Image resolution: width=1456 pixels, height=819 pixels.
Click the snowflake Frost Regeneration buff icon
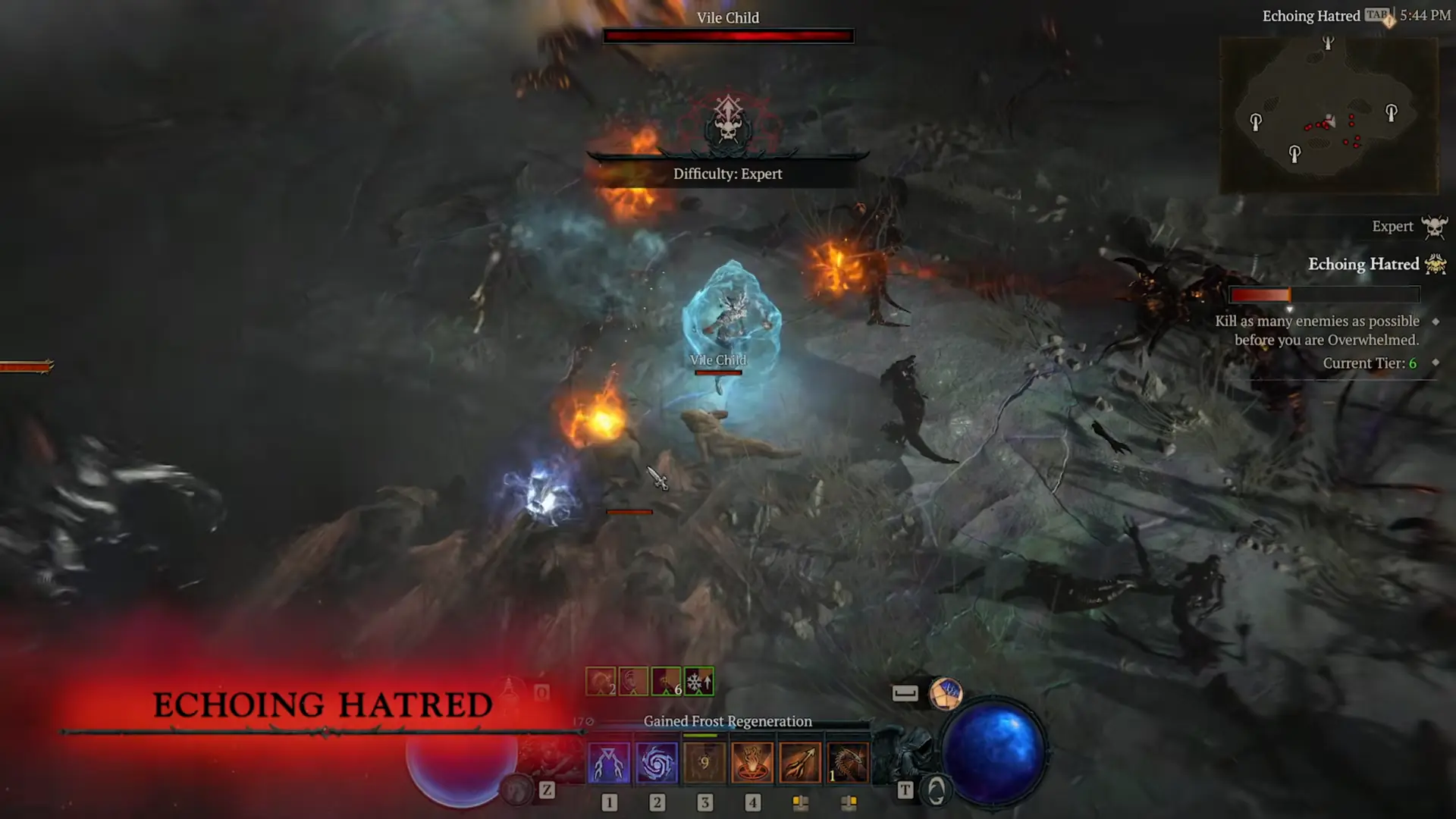(x=698, y=682)
